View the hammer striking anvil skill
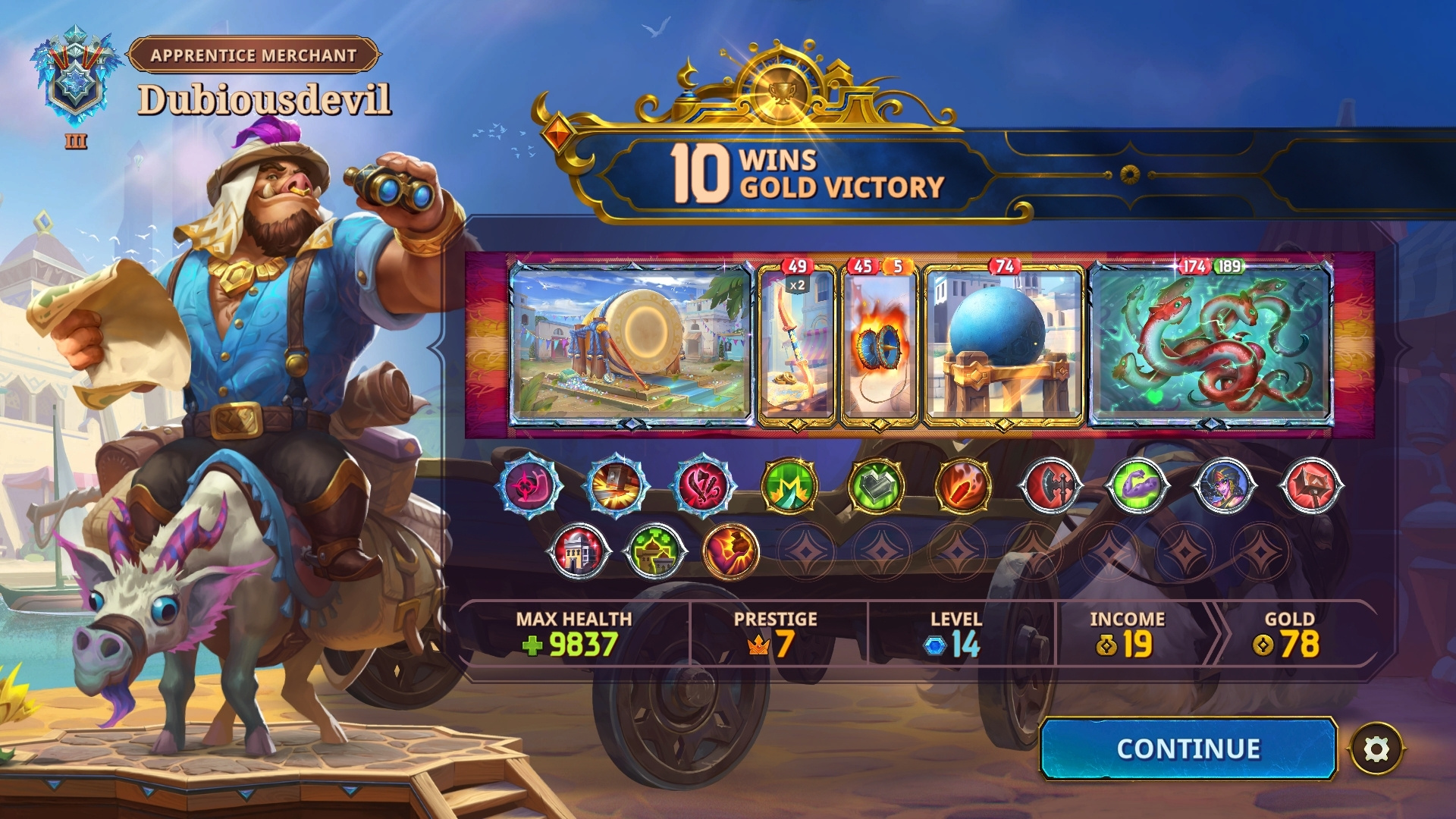This screenshot has width=1456, height=819. [616, 486]
